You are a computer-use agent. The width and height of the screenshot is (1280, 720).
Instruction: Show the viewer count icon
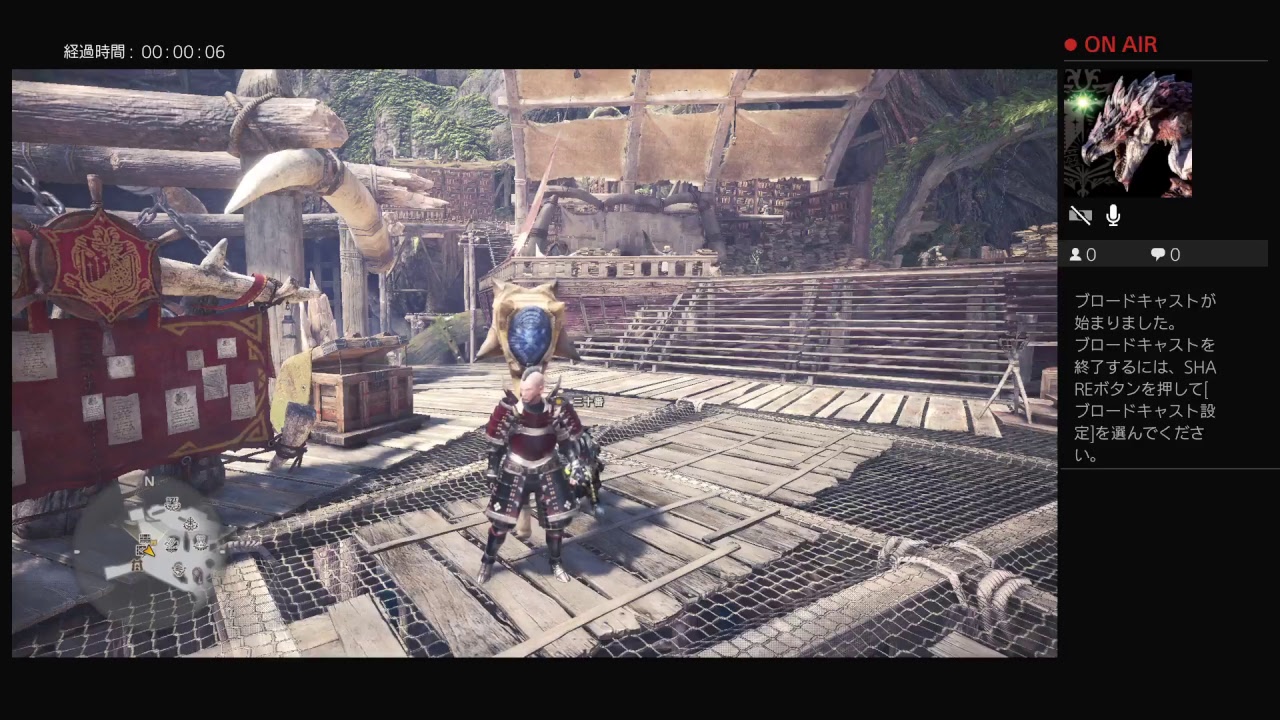pos(1076,255)
